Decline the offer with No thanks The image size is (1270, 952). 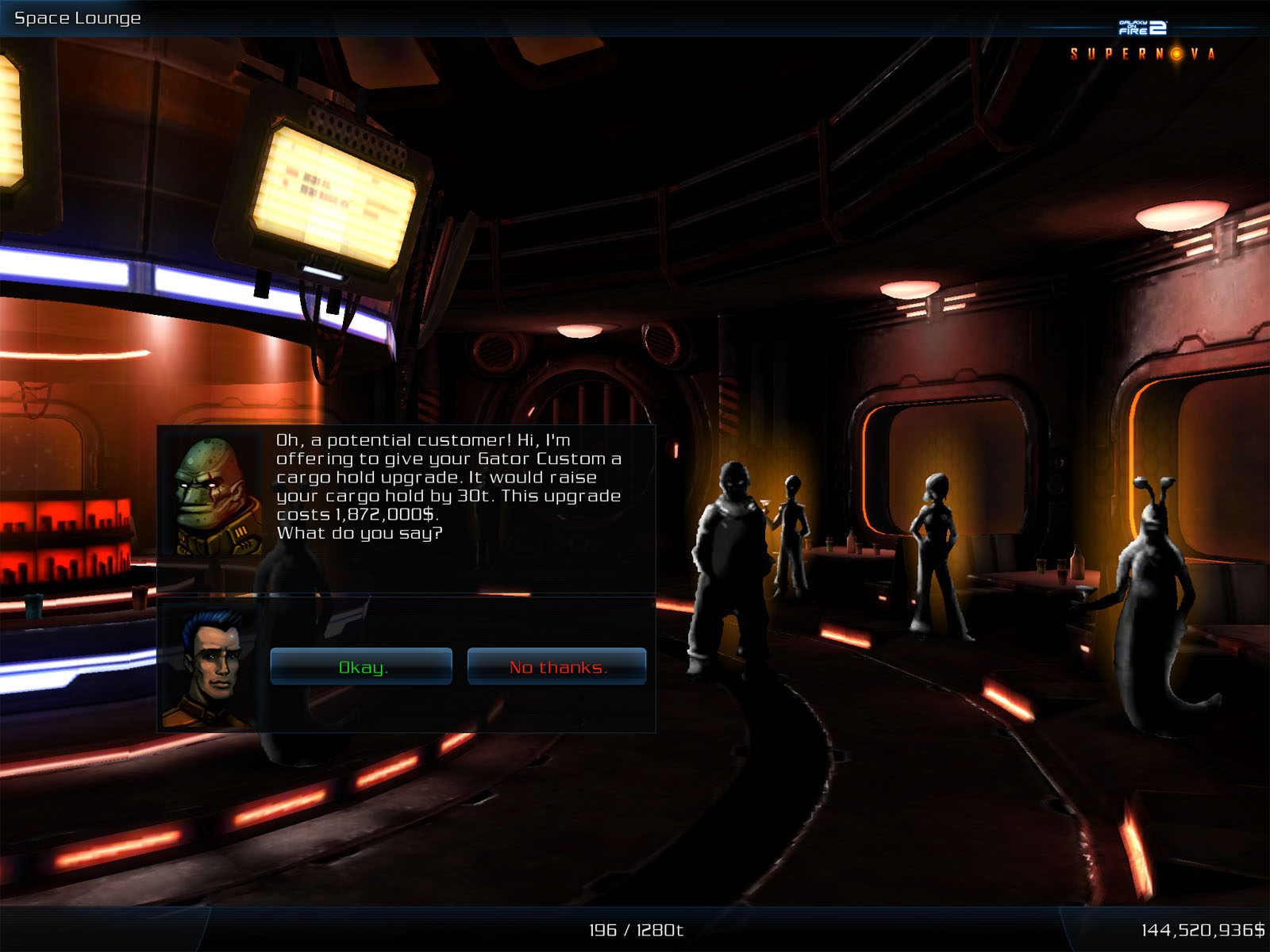click(x=558, y=666)
